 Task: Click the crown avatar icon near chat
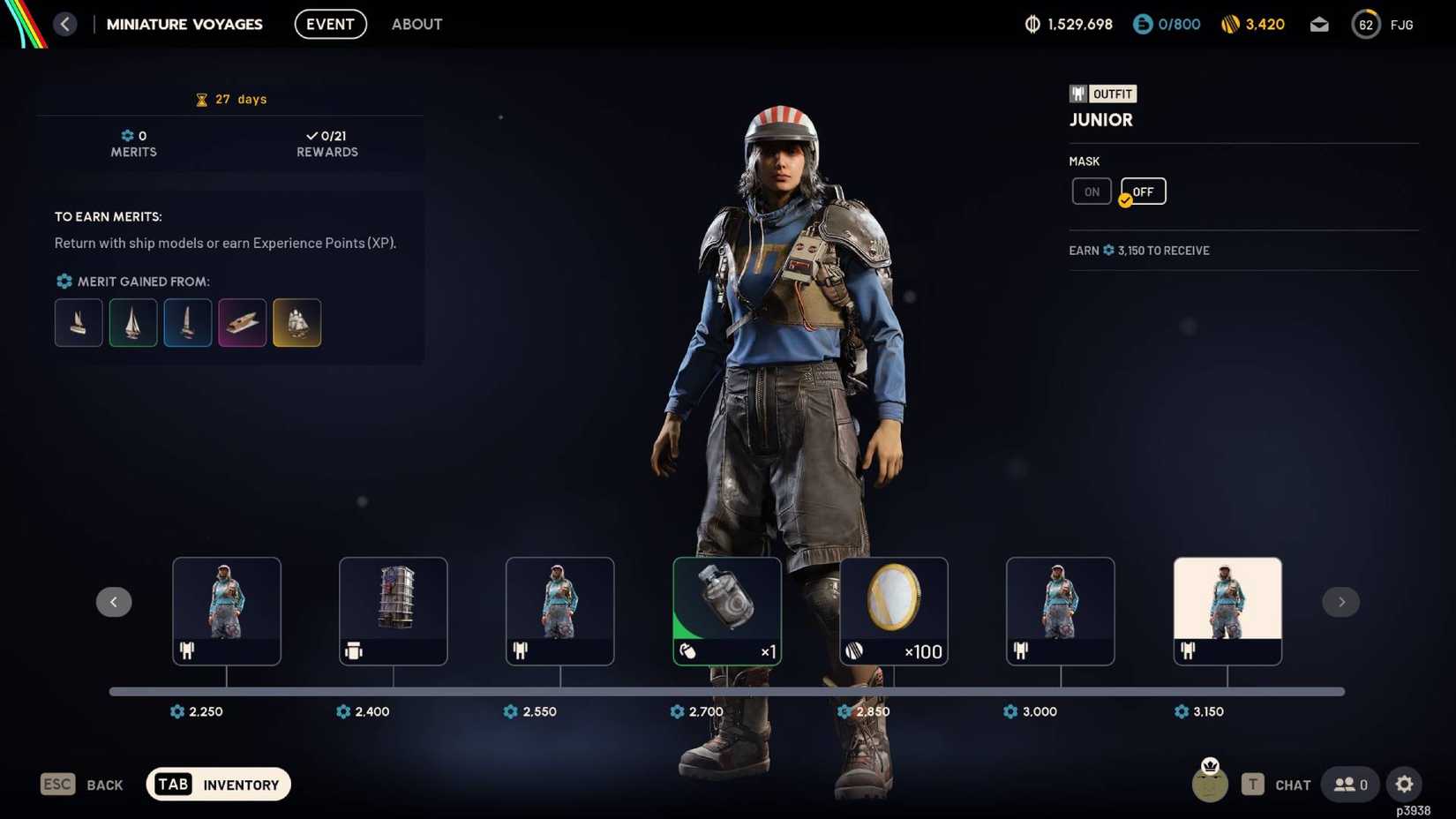pos(1209,784)
